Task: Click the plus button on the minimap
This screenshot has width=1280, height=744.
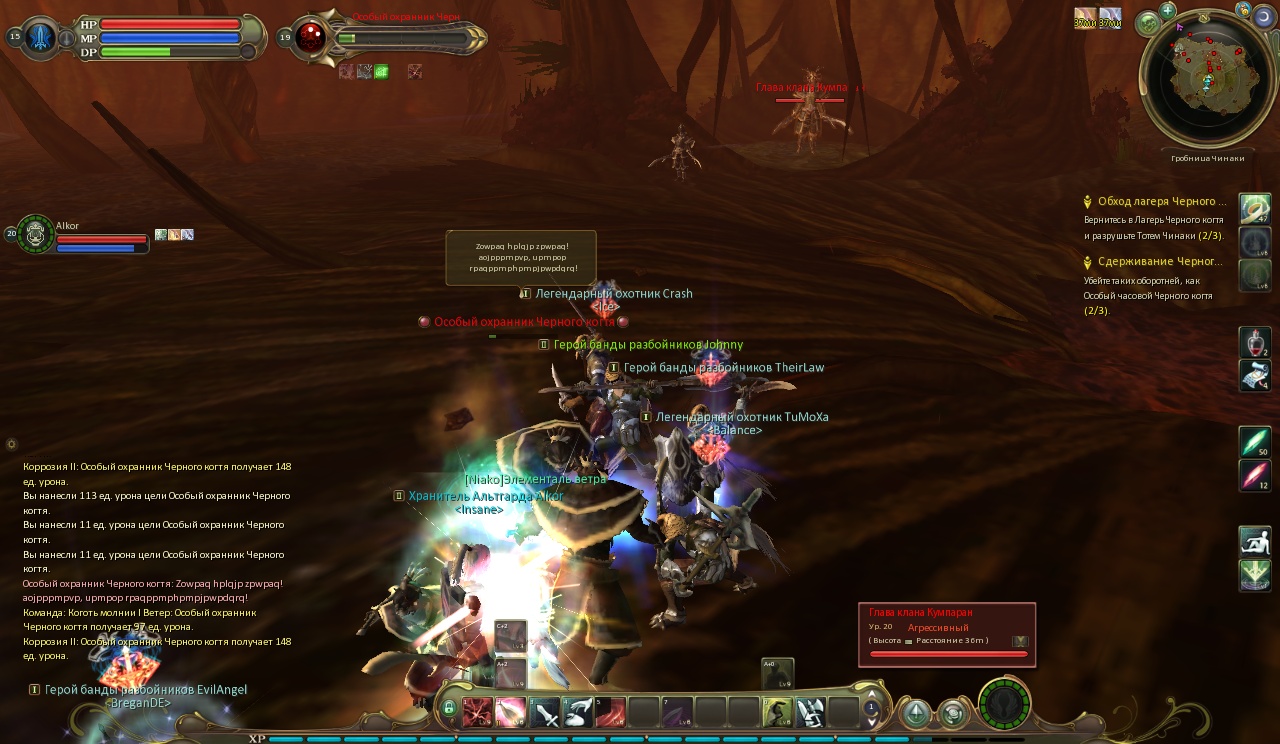Action: [x=1167, y=11]
